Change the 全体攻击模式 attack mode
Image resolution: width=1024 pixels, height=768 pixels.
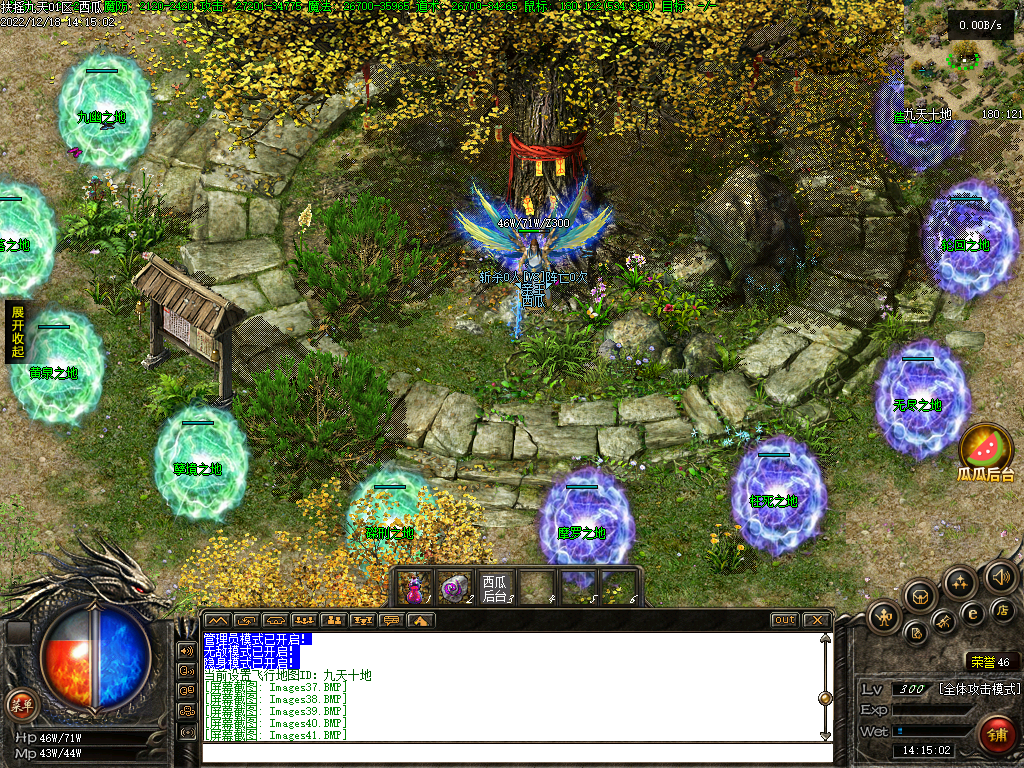(x=979, y=689)
